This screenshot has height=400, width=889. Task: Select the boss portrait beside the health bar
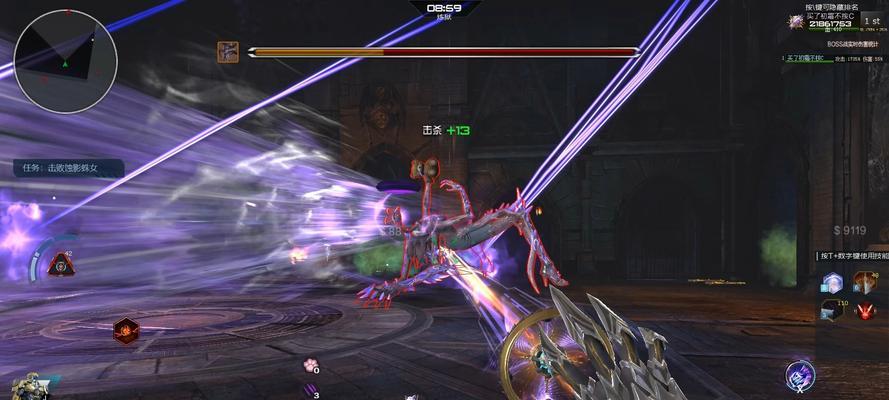coord(228,52)
